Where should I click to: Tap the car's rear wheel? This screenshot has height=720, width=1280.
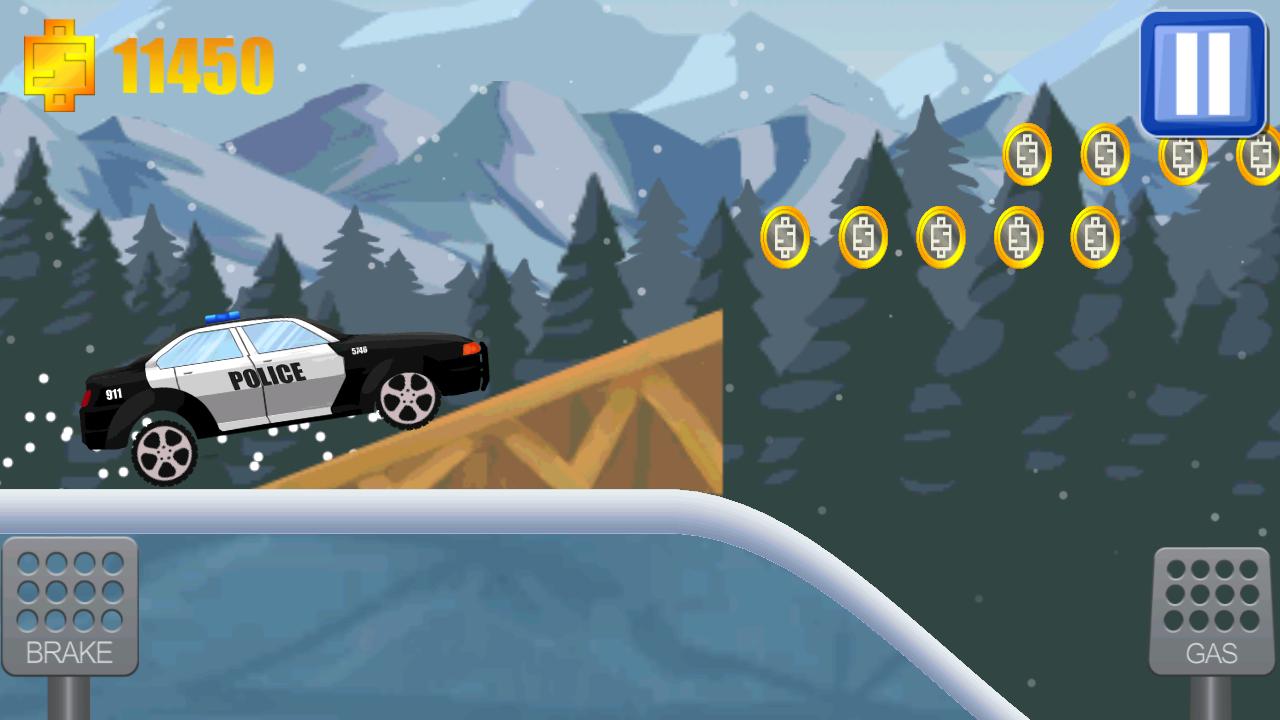click(166, 452)
